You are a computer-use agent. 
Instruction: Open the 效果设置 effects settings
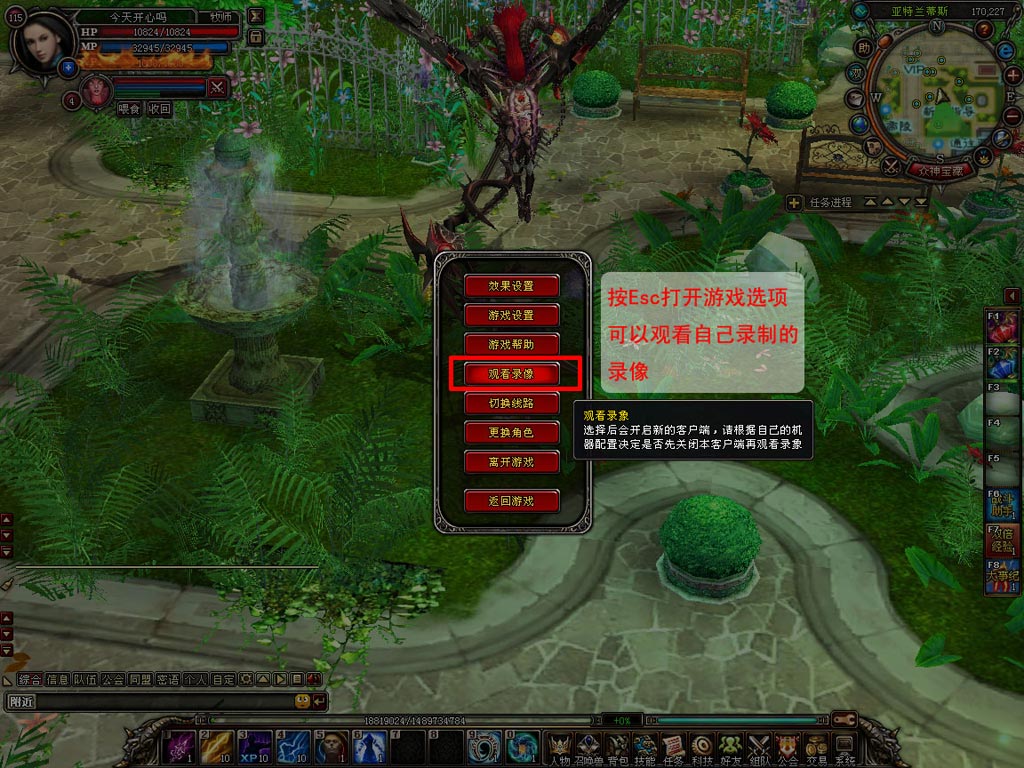511,286
